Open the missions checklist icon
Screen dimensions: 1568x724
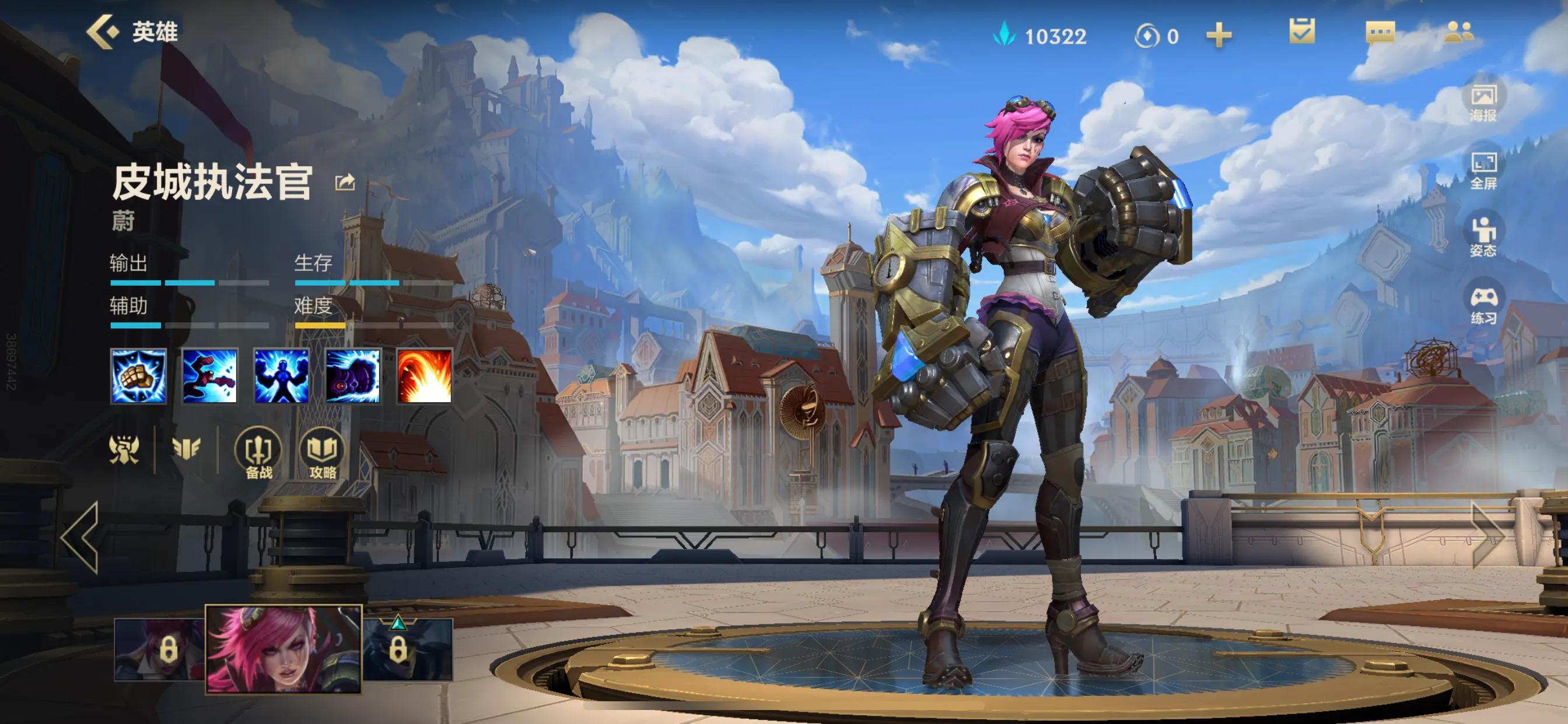click(x=1301, y=31)
